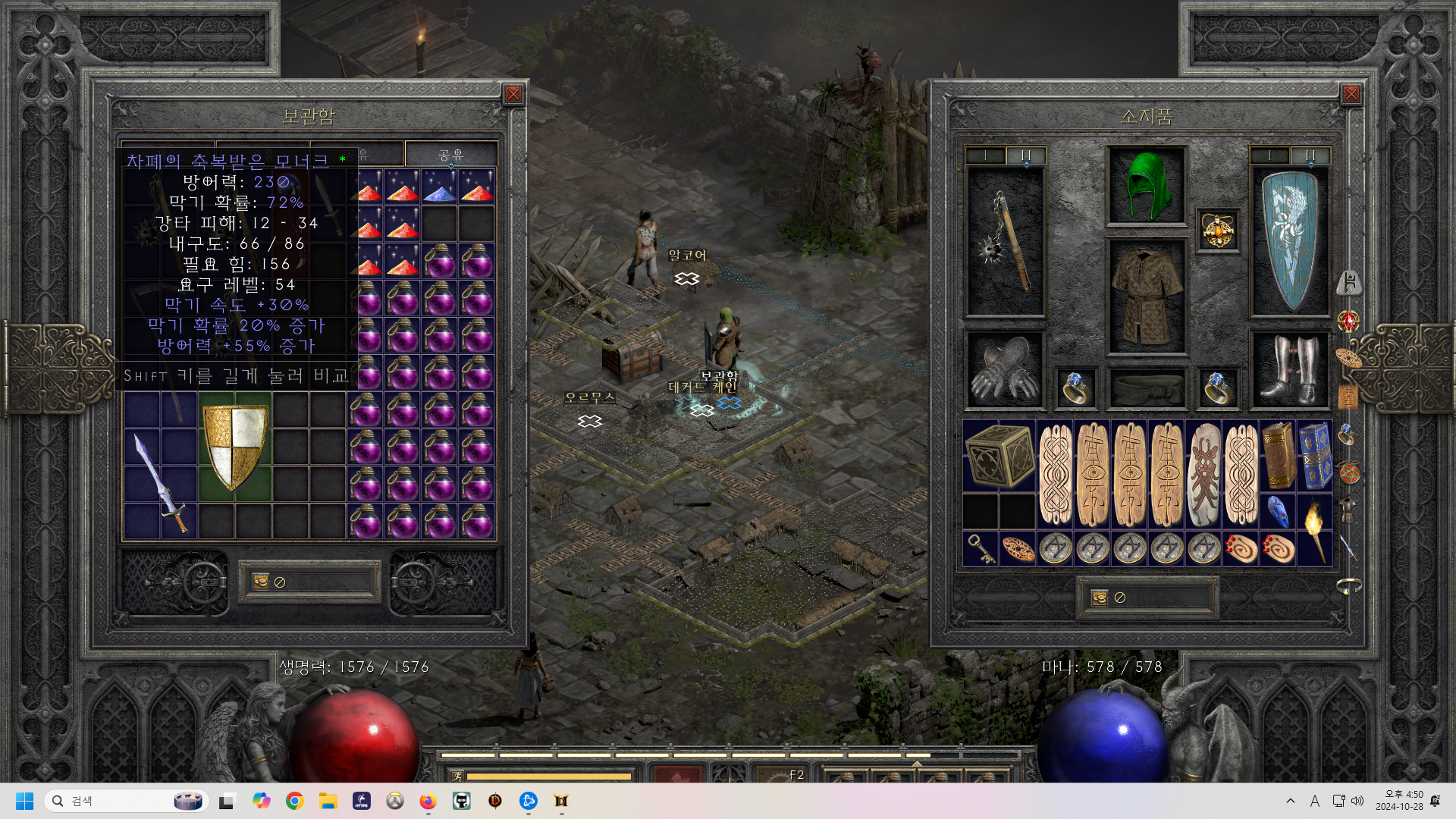1456x819 pixels.
Task: Switch to the shared stash tab
Action: point(450,155)
